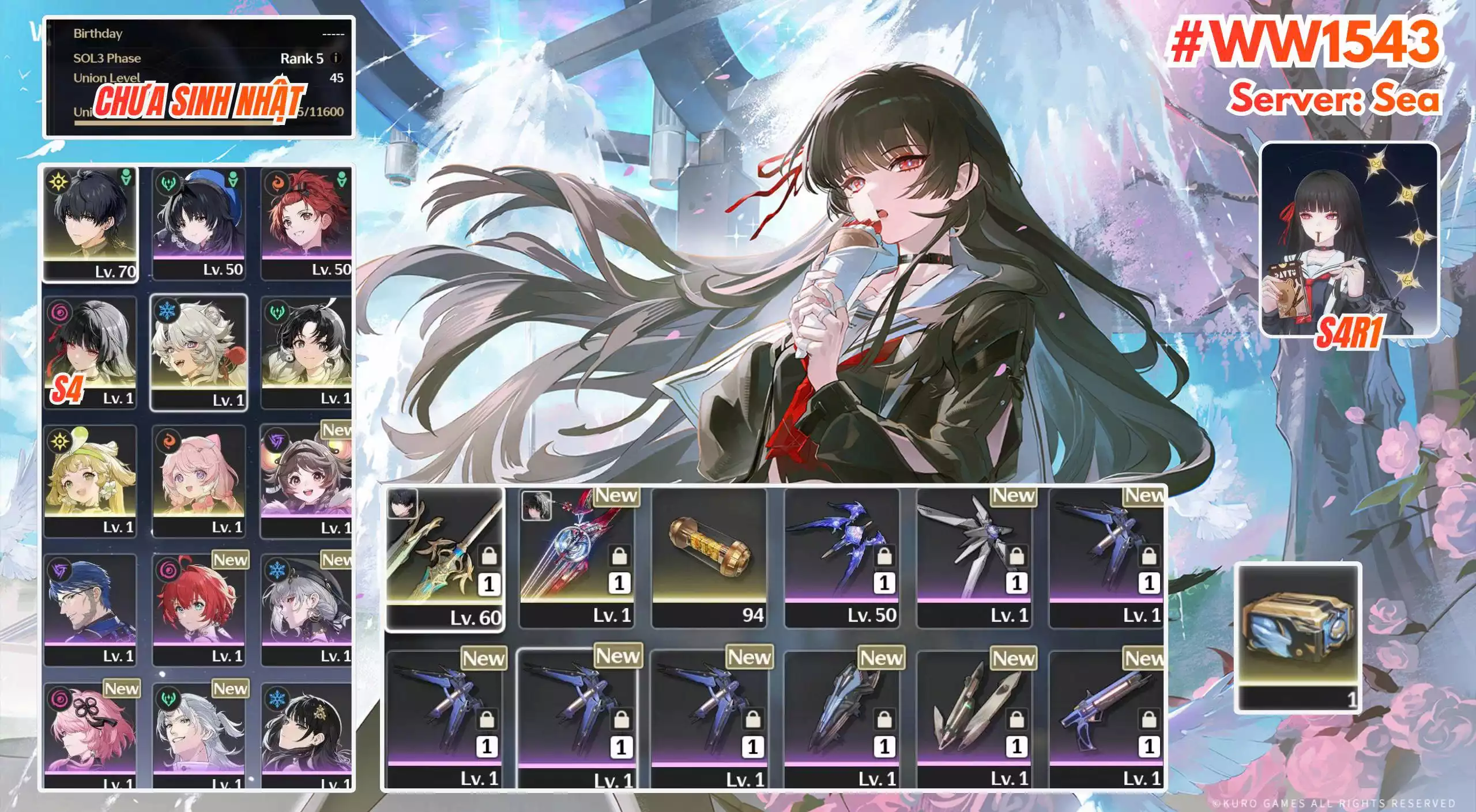Screen dimensions: 1476x812
Task: Pick the red-haired Havoc girl marked New
Action: (199, 610)
